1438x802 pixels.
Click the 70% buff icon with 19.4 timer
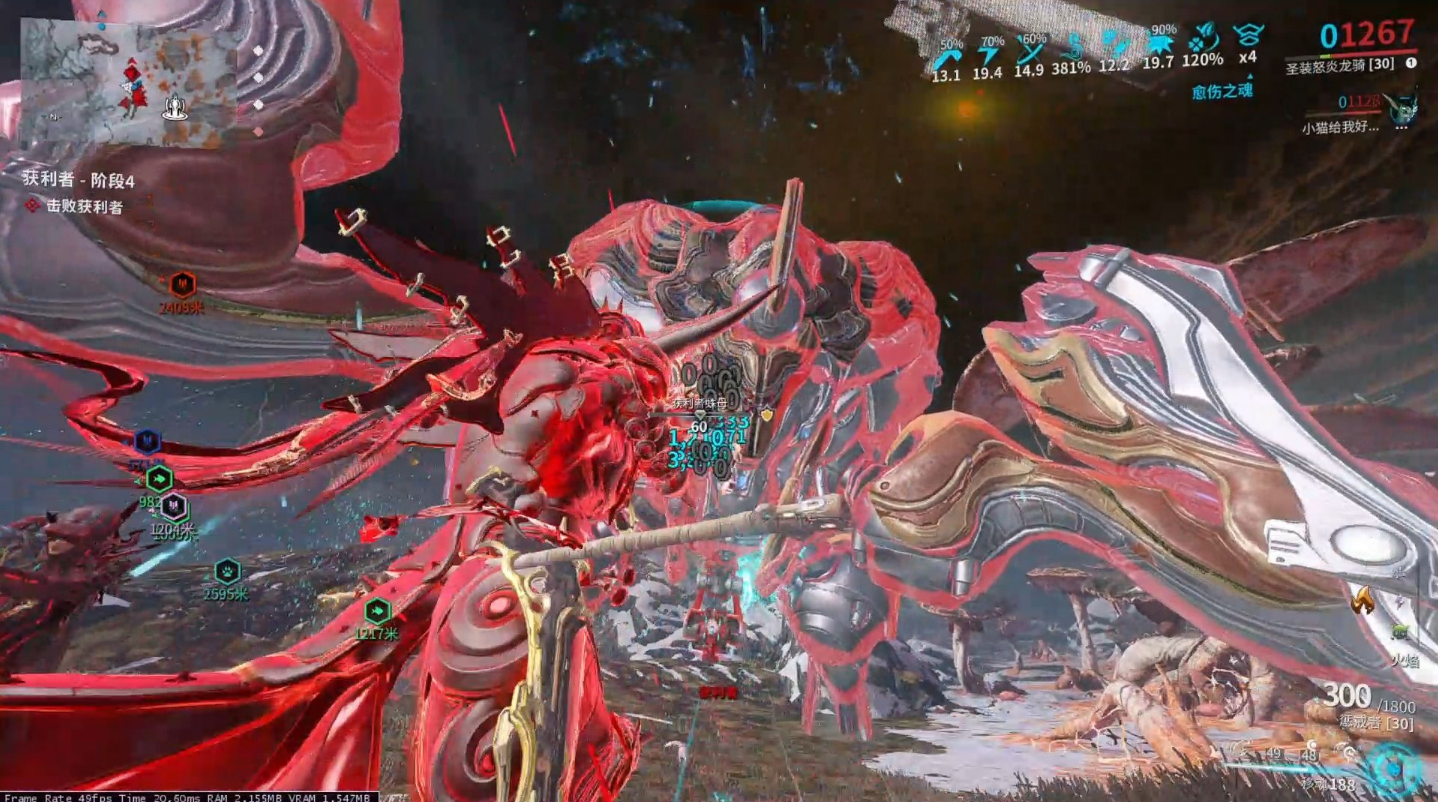988,53
